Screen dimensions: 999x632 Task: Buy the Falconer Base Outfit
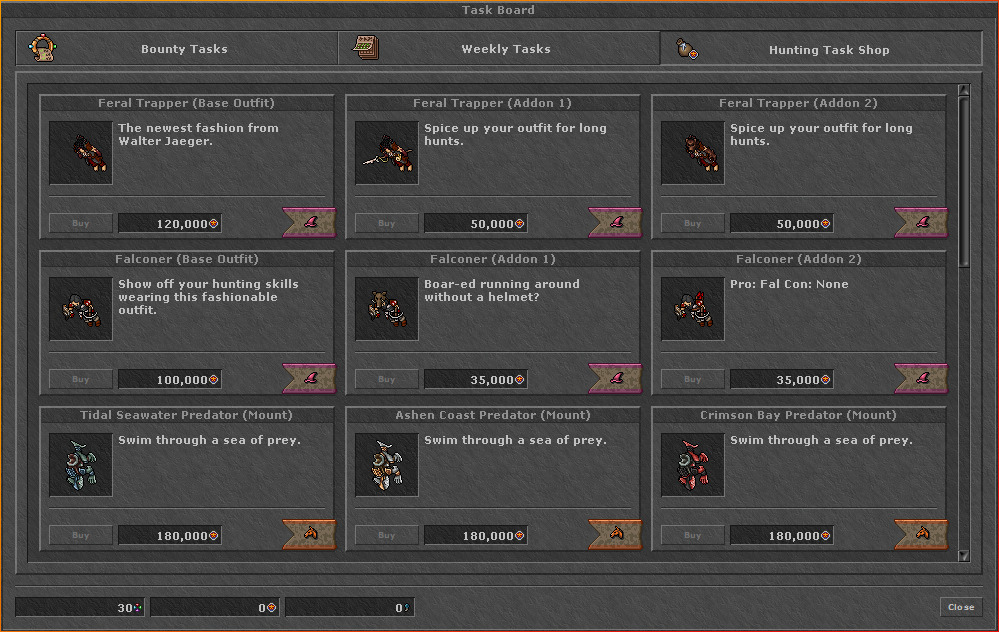coord(81,380)
